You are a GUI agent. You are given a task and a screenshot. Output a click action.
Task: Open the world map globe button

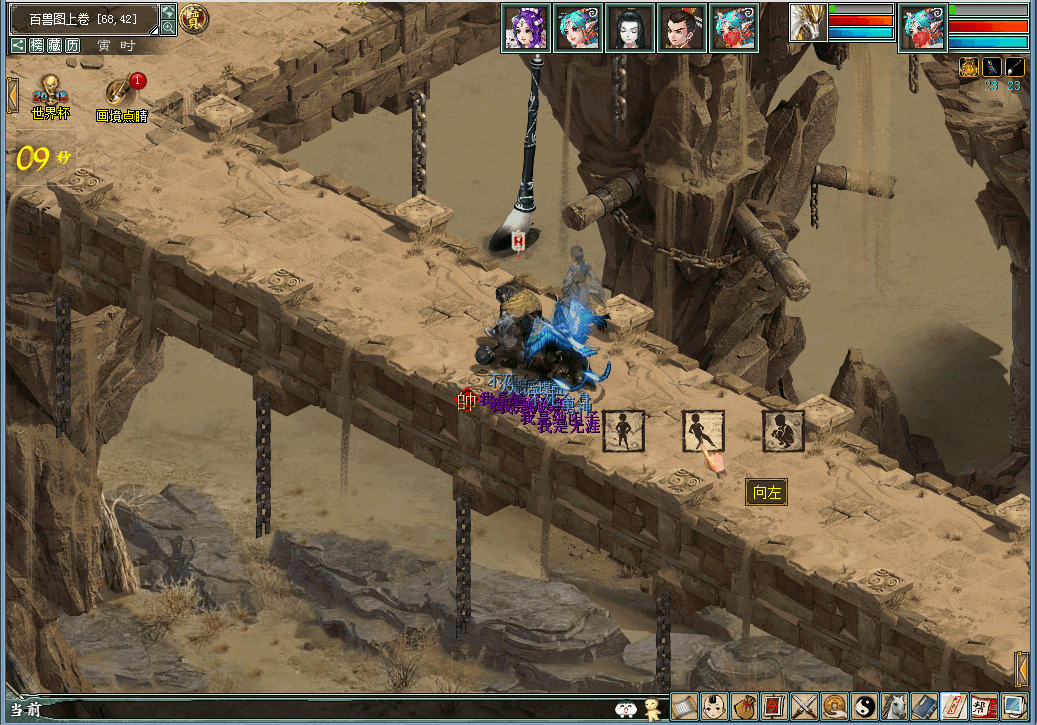coord(168,11)
